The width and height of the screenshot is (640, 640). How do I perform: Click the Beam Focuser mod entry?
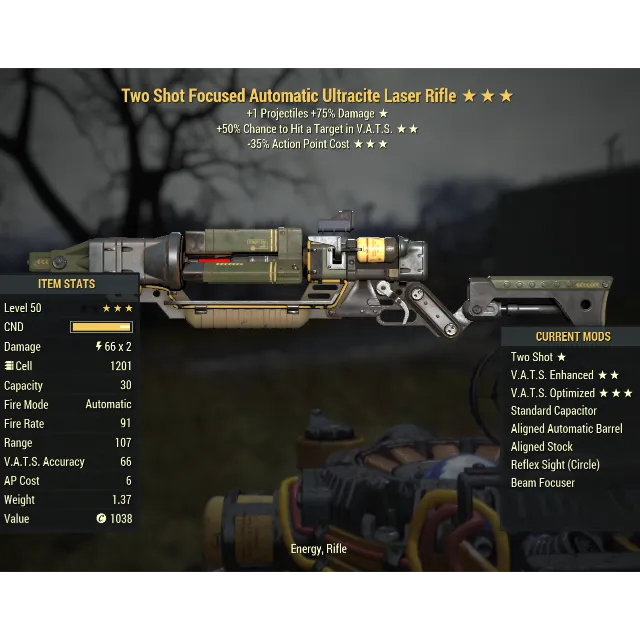point(543,483)
